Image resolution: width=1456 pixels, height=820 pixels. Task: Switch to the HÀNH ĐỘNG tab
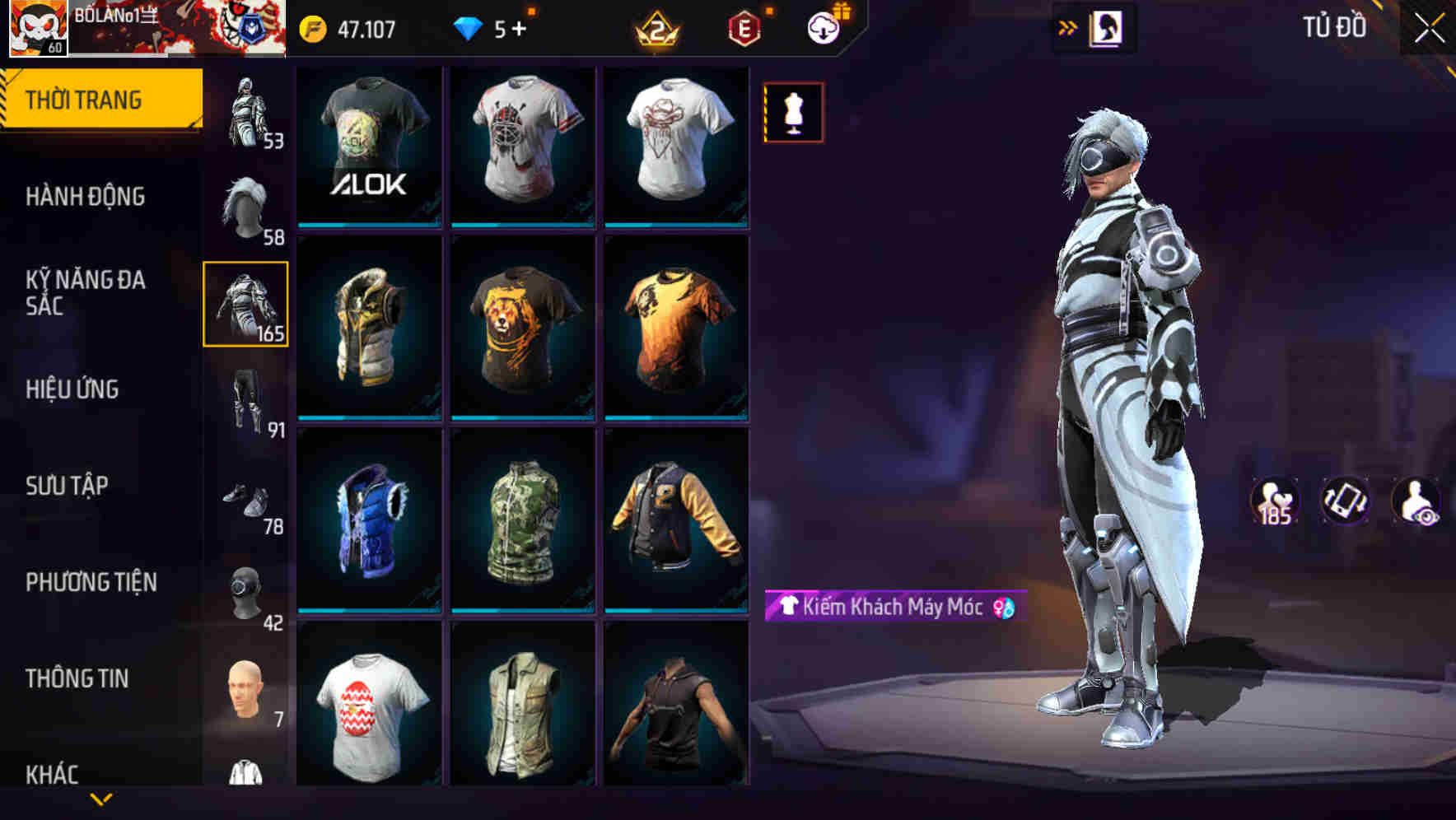coord(85,196)
